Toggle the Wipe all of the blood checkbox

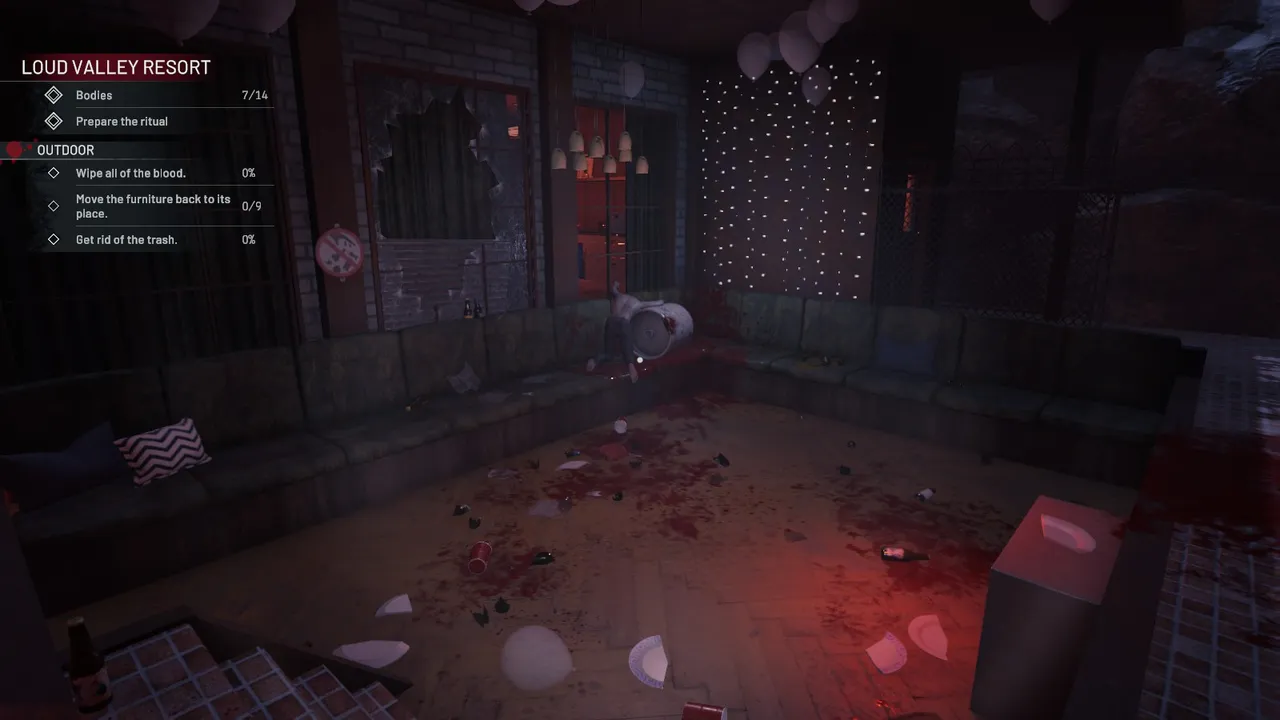pos(55,172)
